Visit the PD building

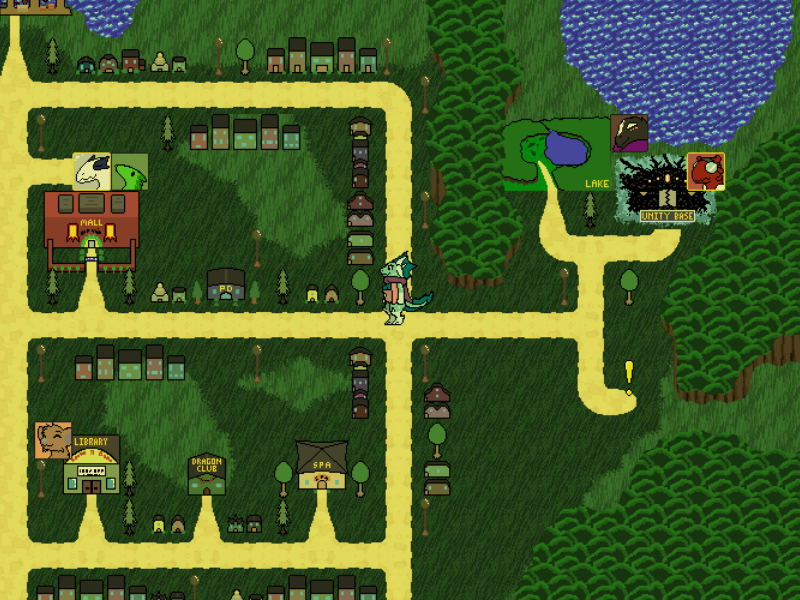click(226, 285)
